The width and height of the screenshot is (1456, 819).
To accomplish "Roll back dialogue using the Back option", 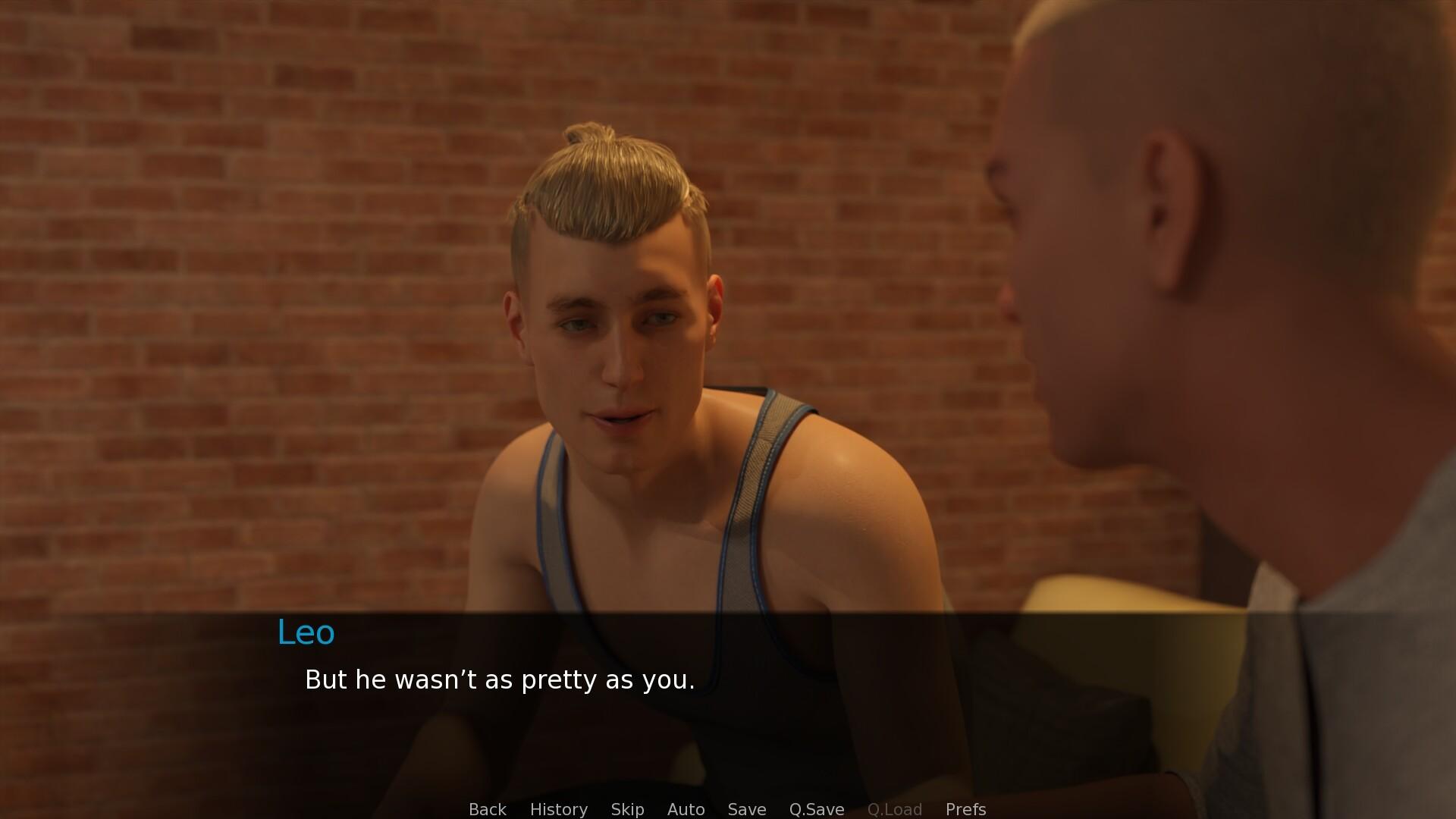I will (488, 809).
